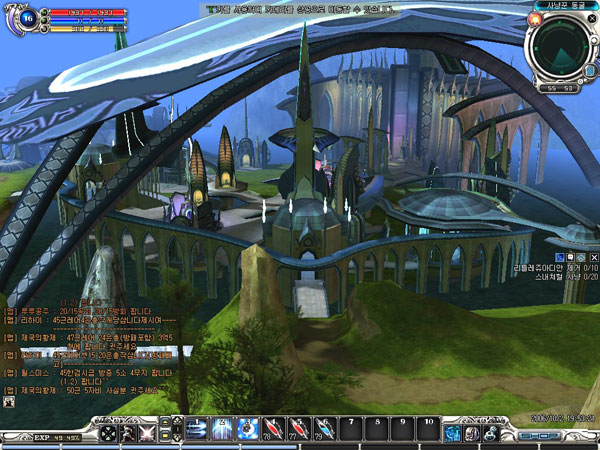Click the character level 16 portrait orb

[x=27, y=17]
